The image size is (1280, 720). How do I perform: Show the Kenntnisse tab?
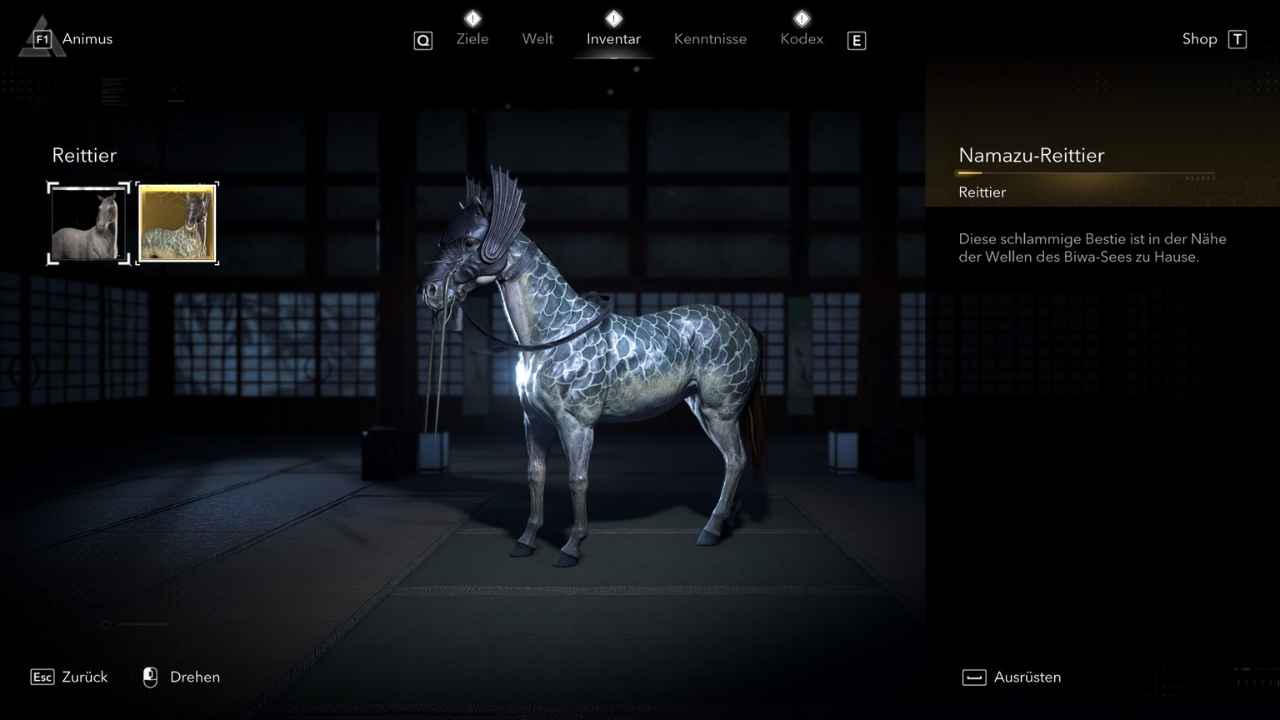[x=710, y=39]
